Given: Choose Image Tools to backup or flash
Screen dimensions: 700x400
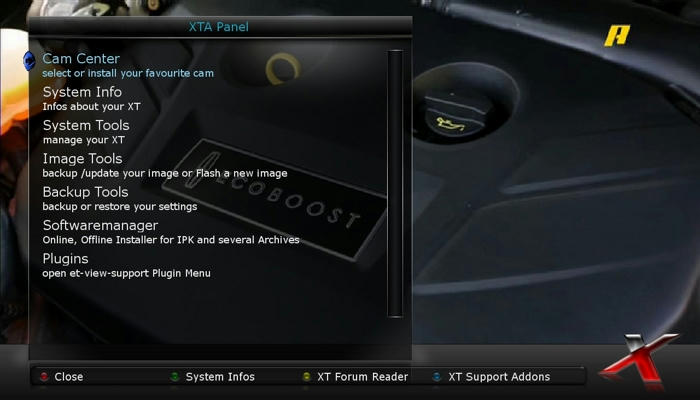Looking at the screenshot, I should 82,159.
